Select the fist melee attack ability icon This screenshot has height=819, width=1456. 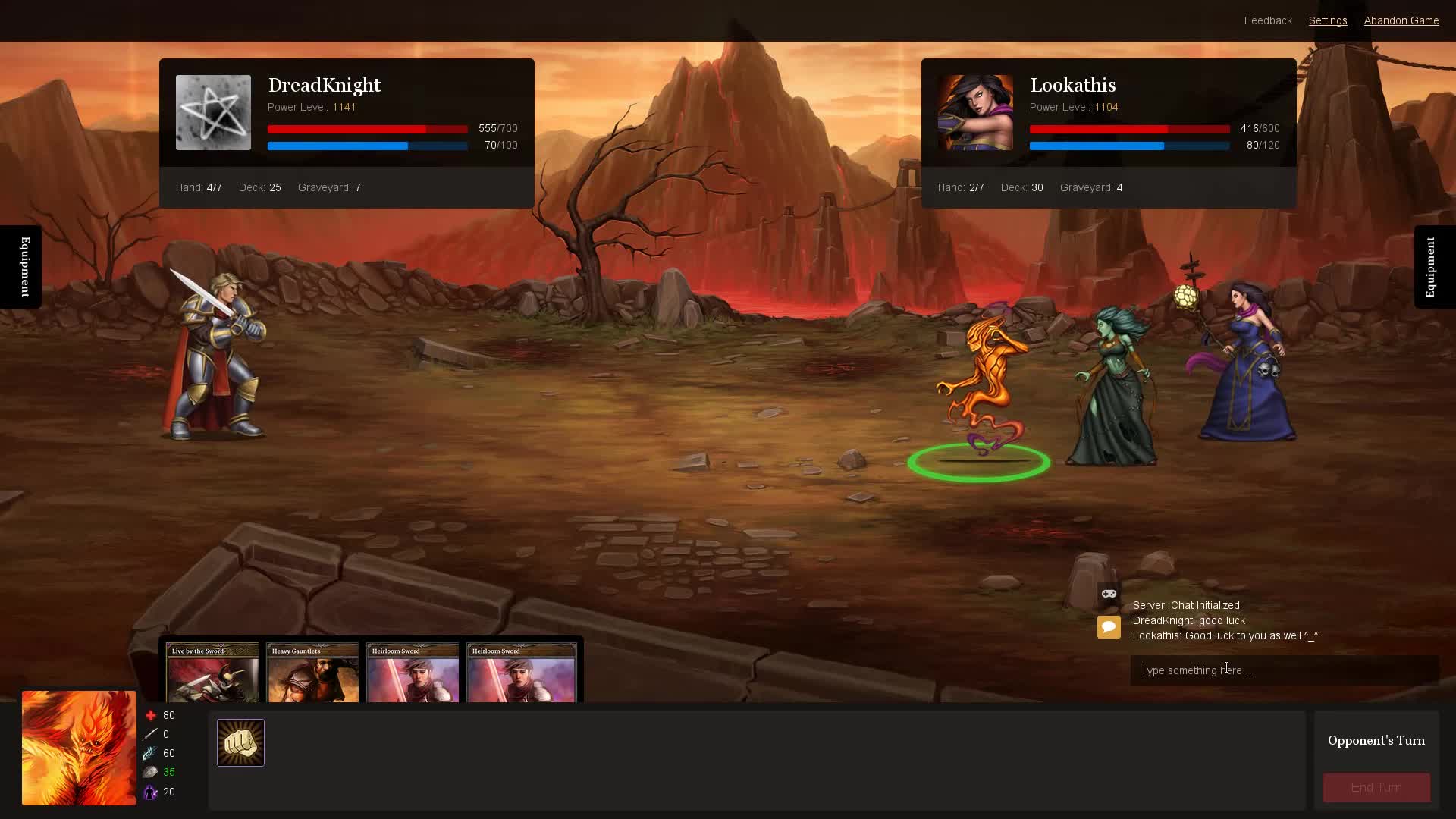(x=240, y=742)
